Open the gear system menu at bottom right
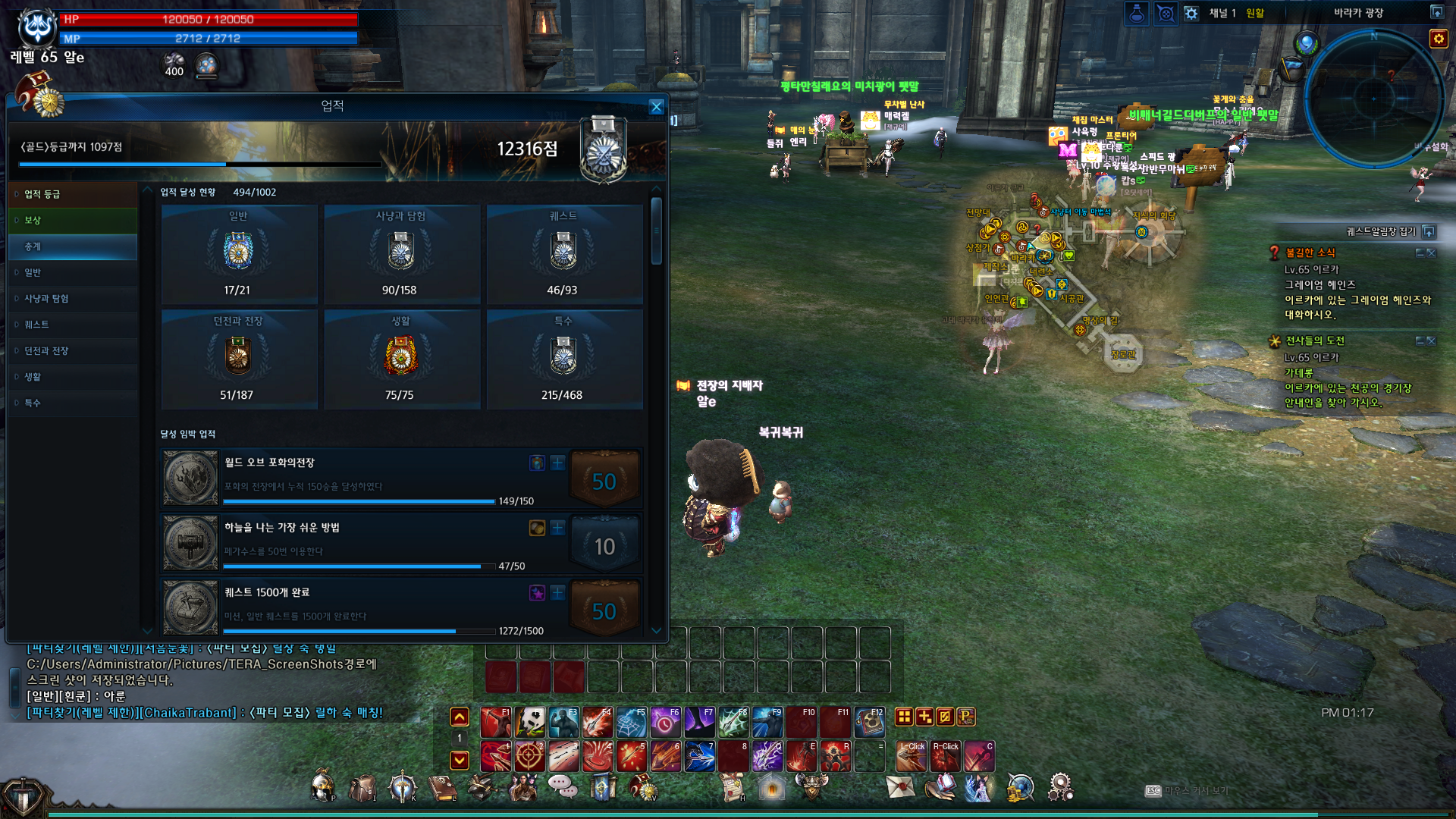 coord(1059,787)
